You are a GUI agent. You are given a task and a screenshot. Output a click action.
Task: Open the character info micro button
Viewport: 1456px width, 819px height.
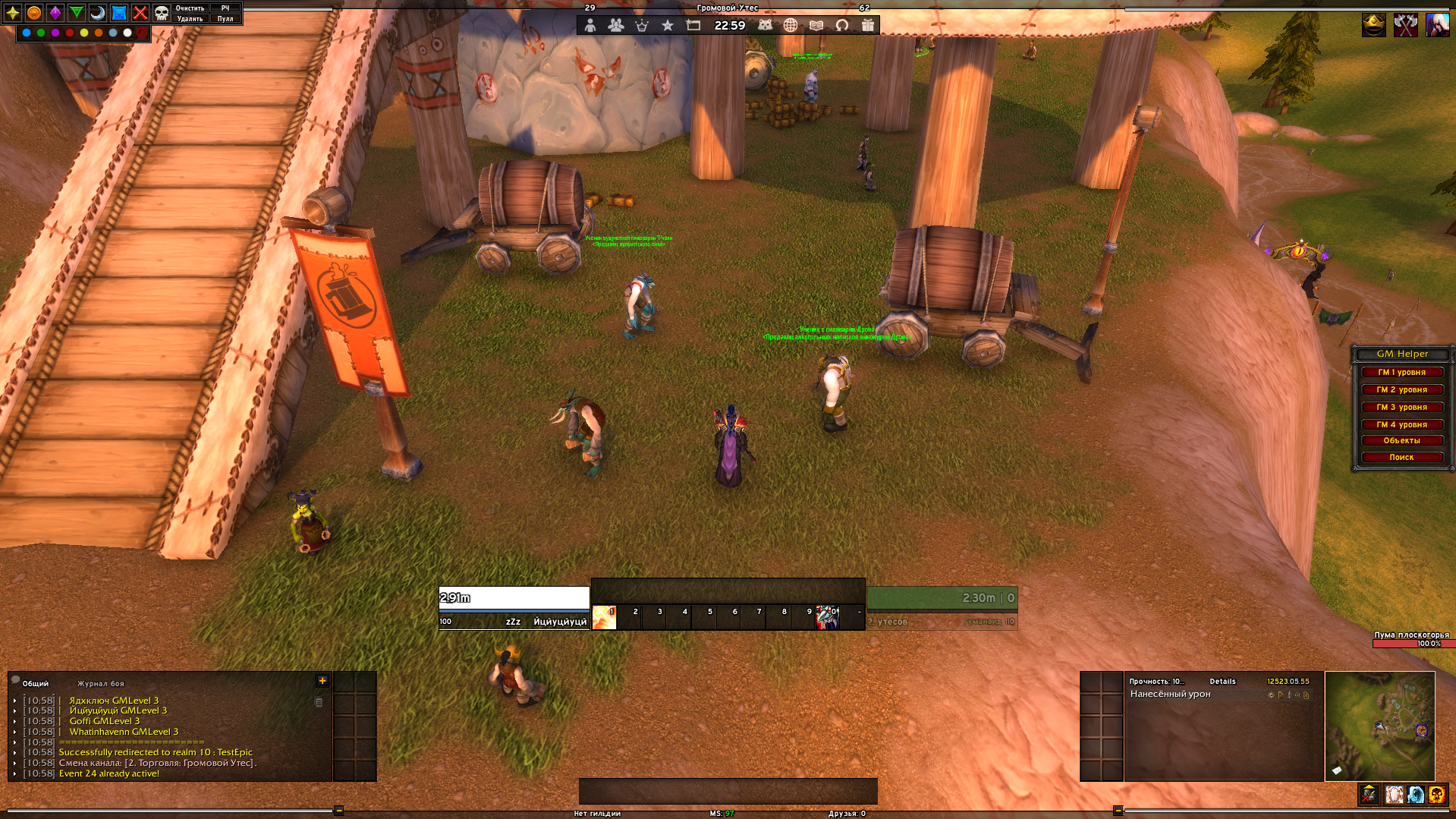click(590, 25)
